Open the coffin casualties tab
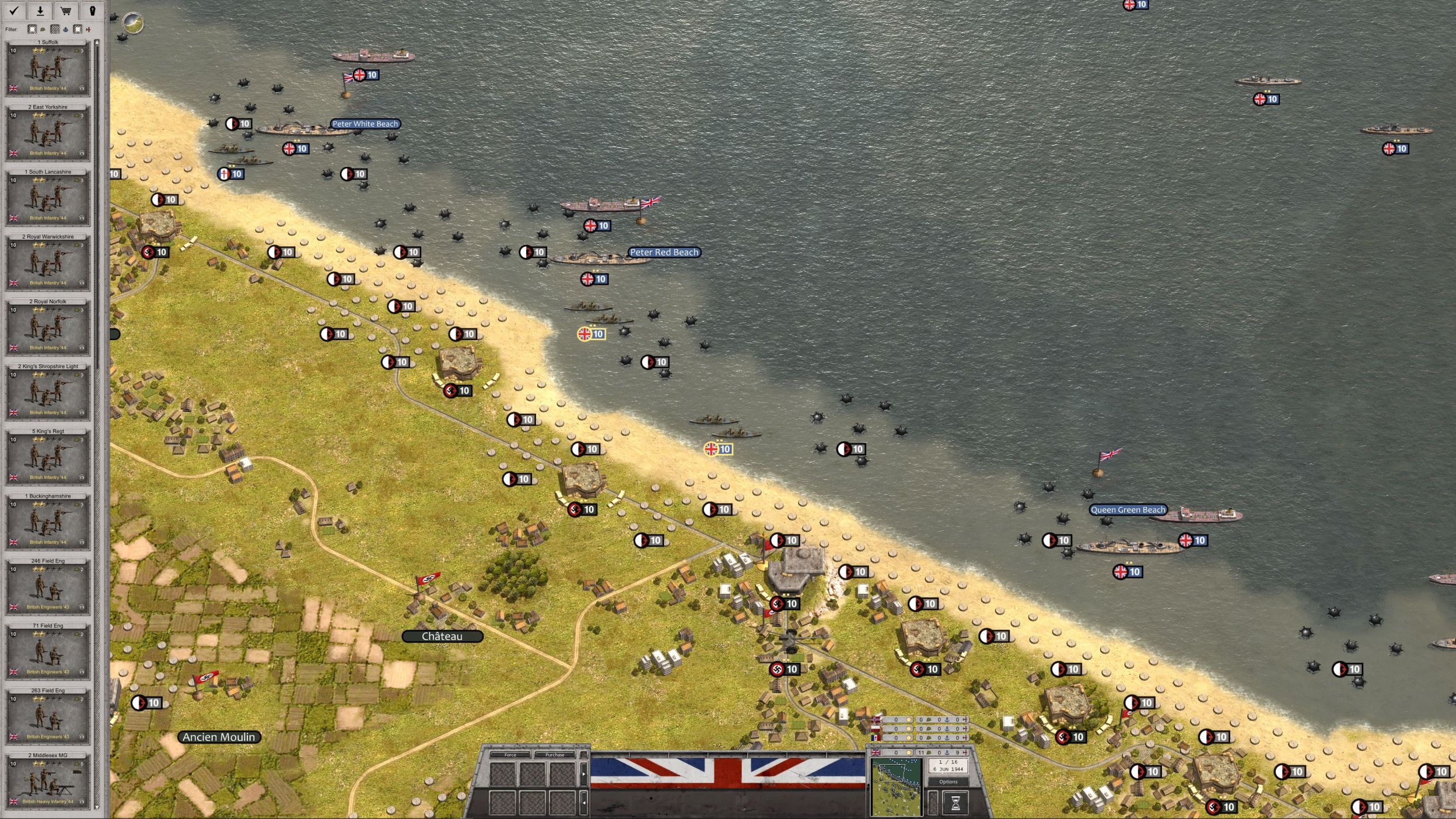The width and height of the screenshot is (1456, 819). (92, 10)
